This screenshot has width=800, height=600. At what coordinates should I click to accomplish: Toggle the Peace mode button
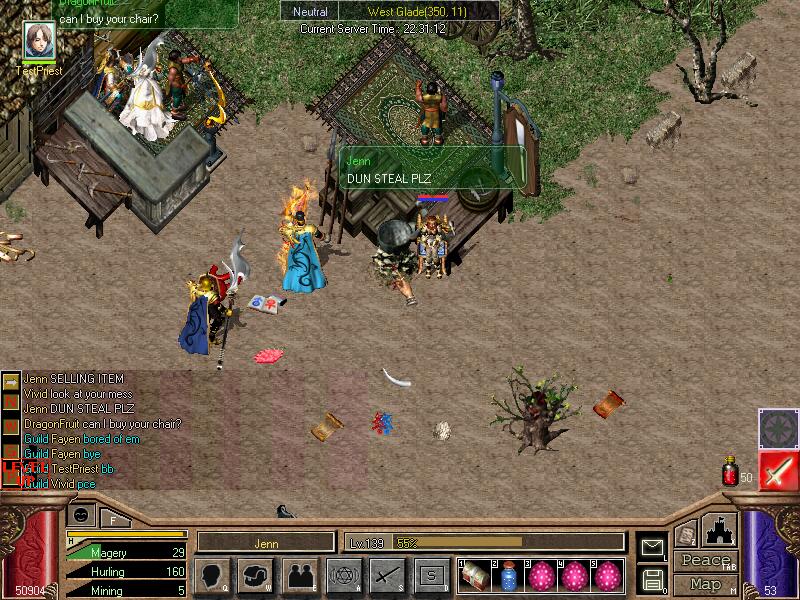(706, 560)
